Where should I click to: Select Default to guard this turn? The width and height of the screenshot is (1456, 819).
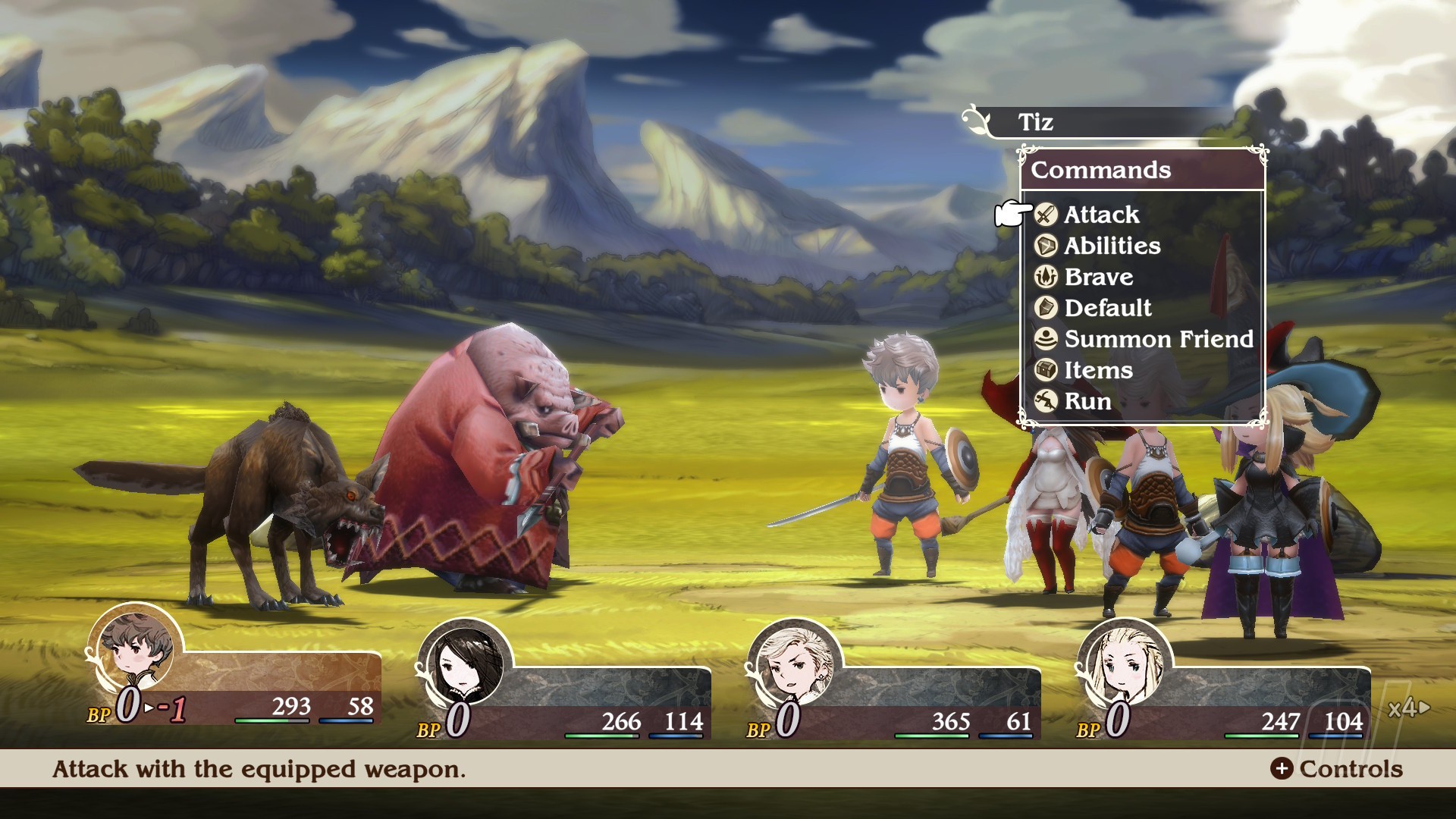click(1107, 308)
